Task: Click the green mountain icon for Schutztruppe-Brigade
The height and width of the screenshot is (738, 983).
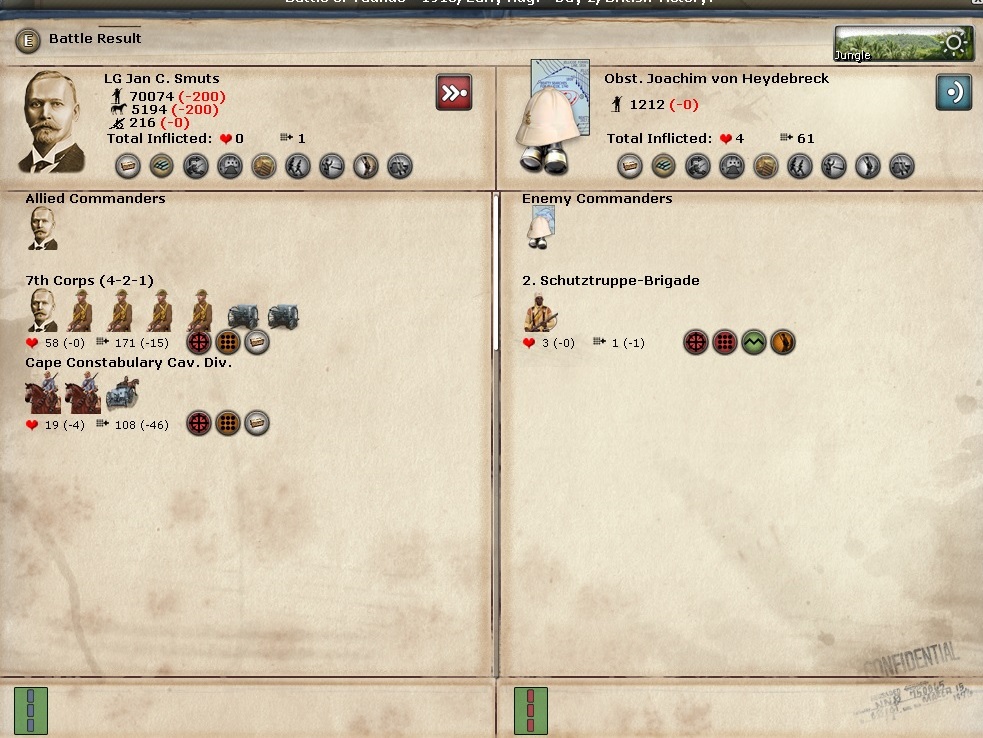Action: [754, 343]
